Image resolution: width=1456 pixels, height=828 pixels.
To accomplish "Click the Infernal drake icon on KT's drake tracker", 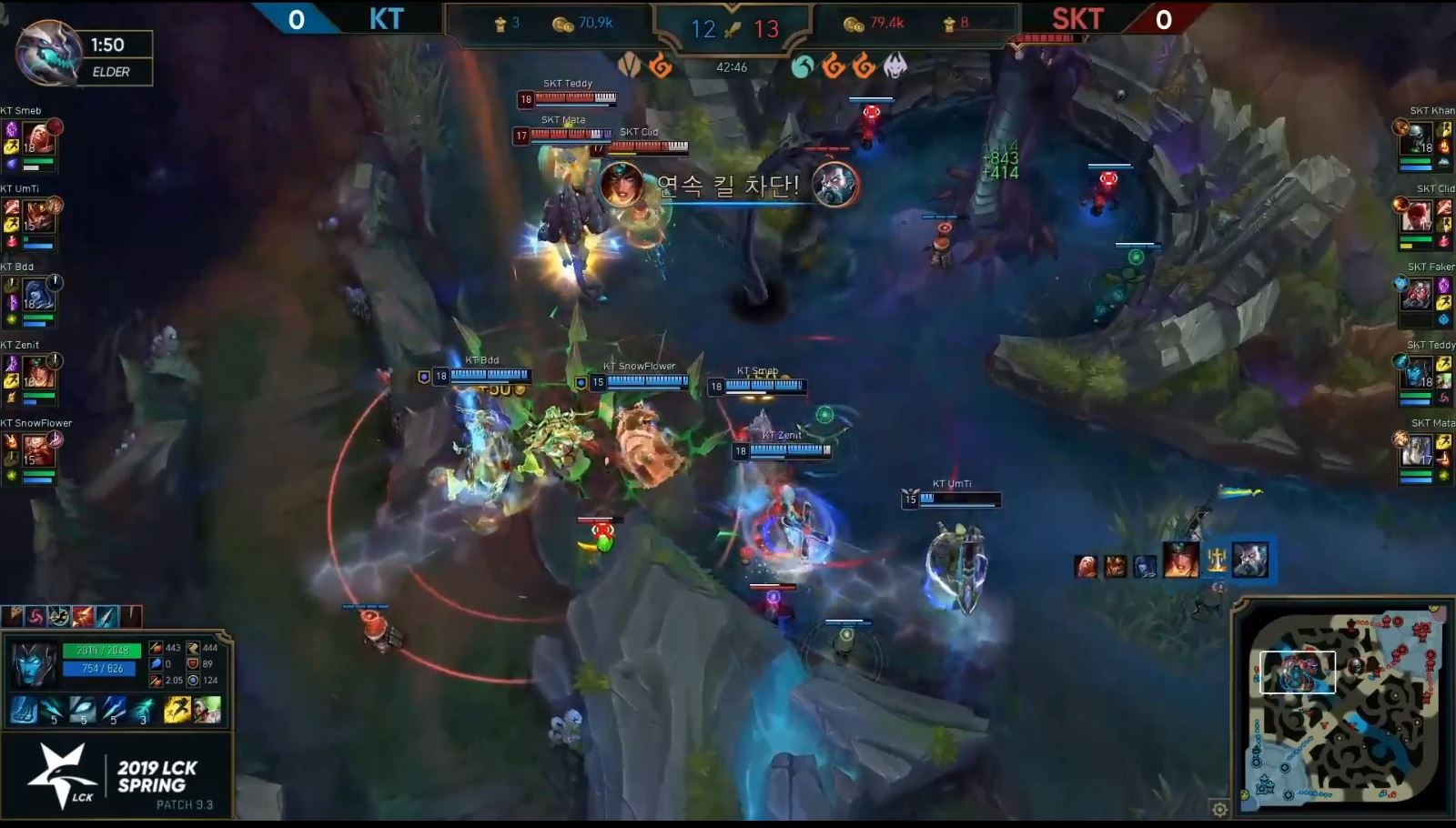I will (x=661, y=66).
